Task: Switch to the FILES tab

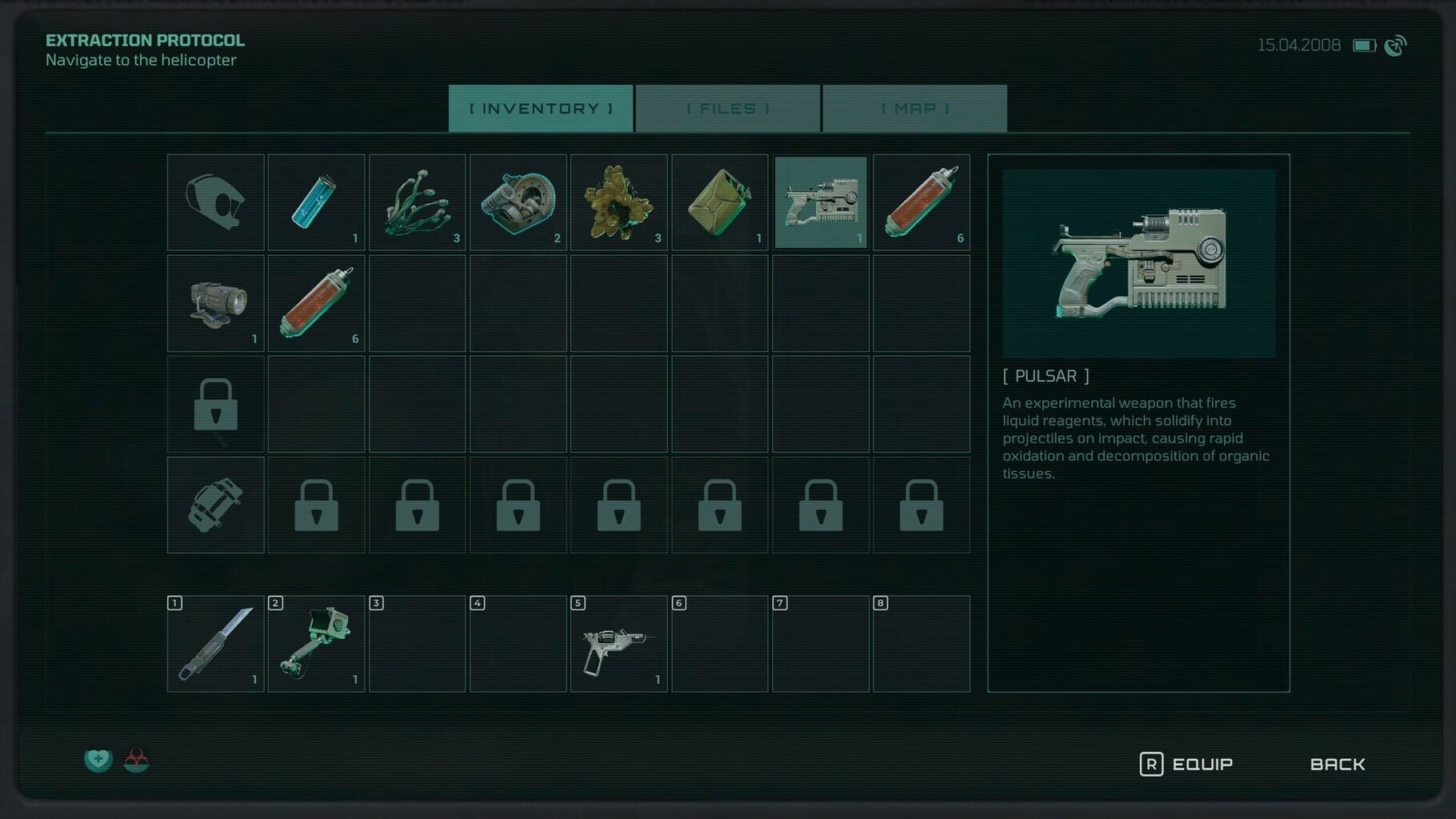Action: [727, 107]
